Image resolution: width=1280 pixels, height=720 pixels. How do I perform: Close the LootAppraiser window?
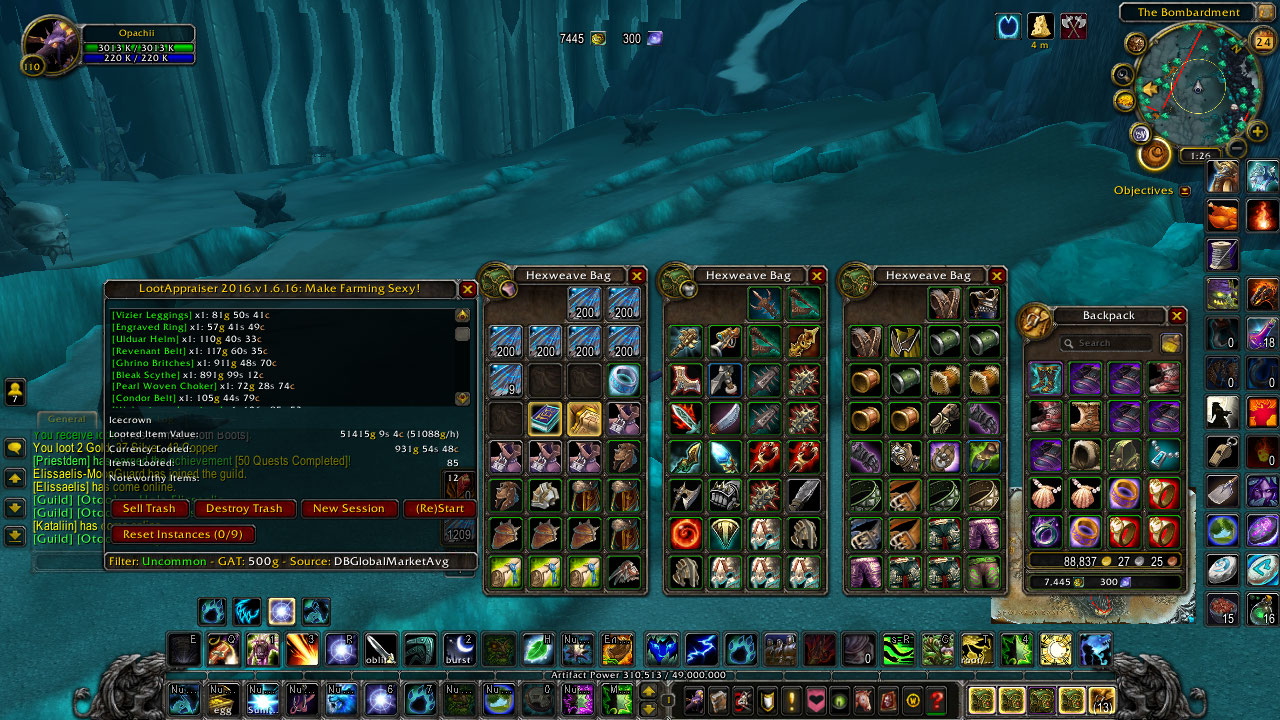[x=467, y=290]
